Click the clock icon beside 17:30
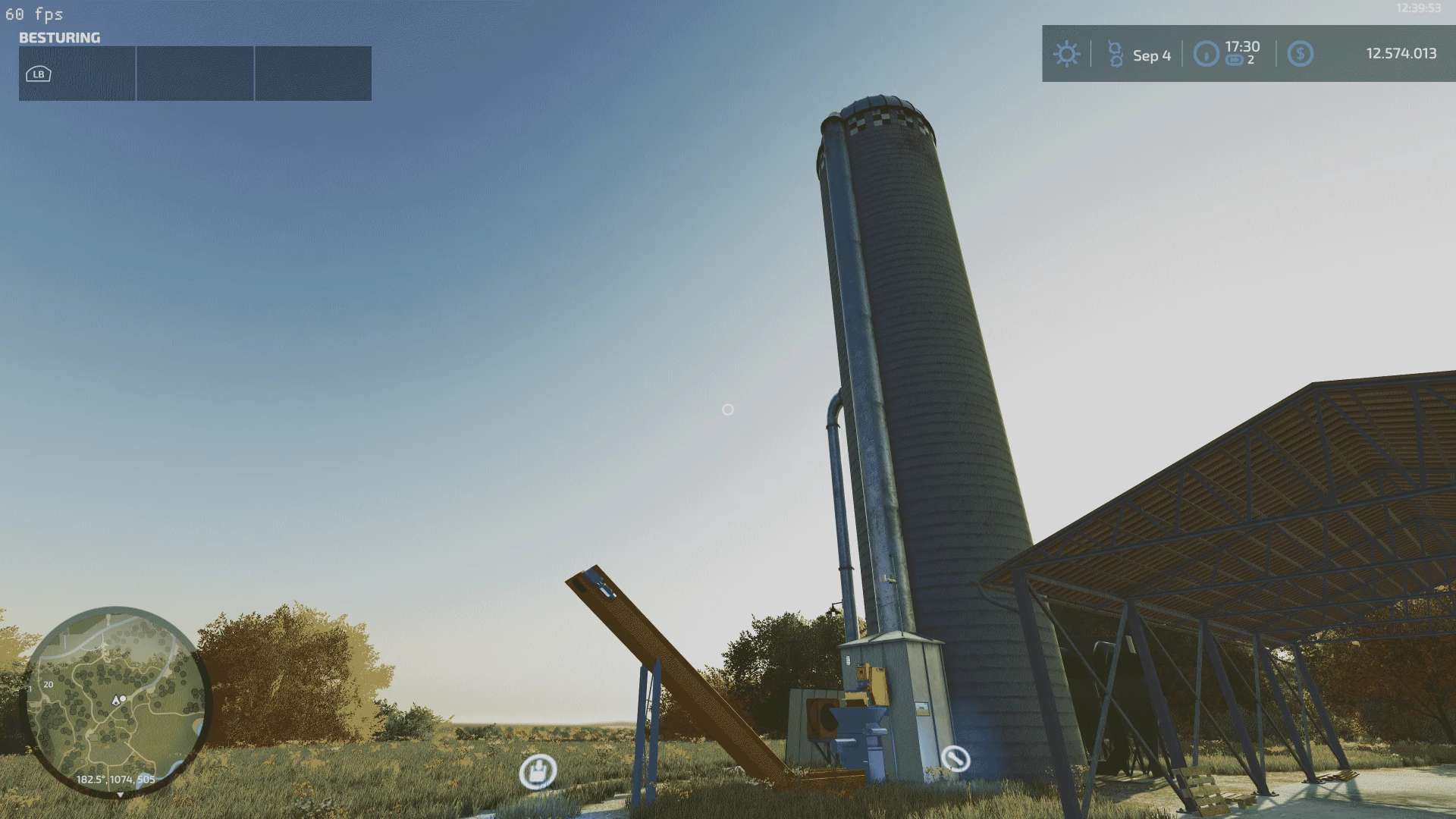Screen dimensions: 1456x819 click(x=1206, y=54)
